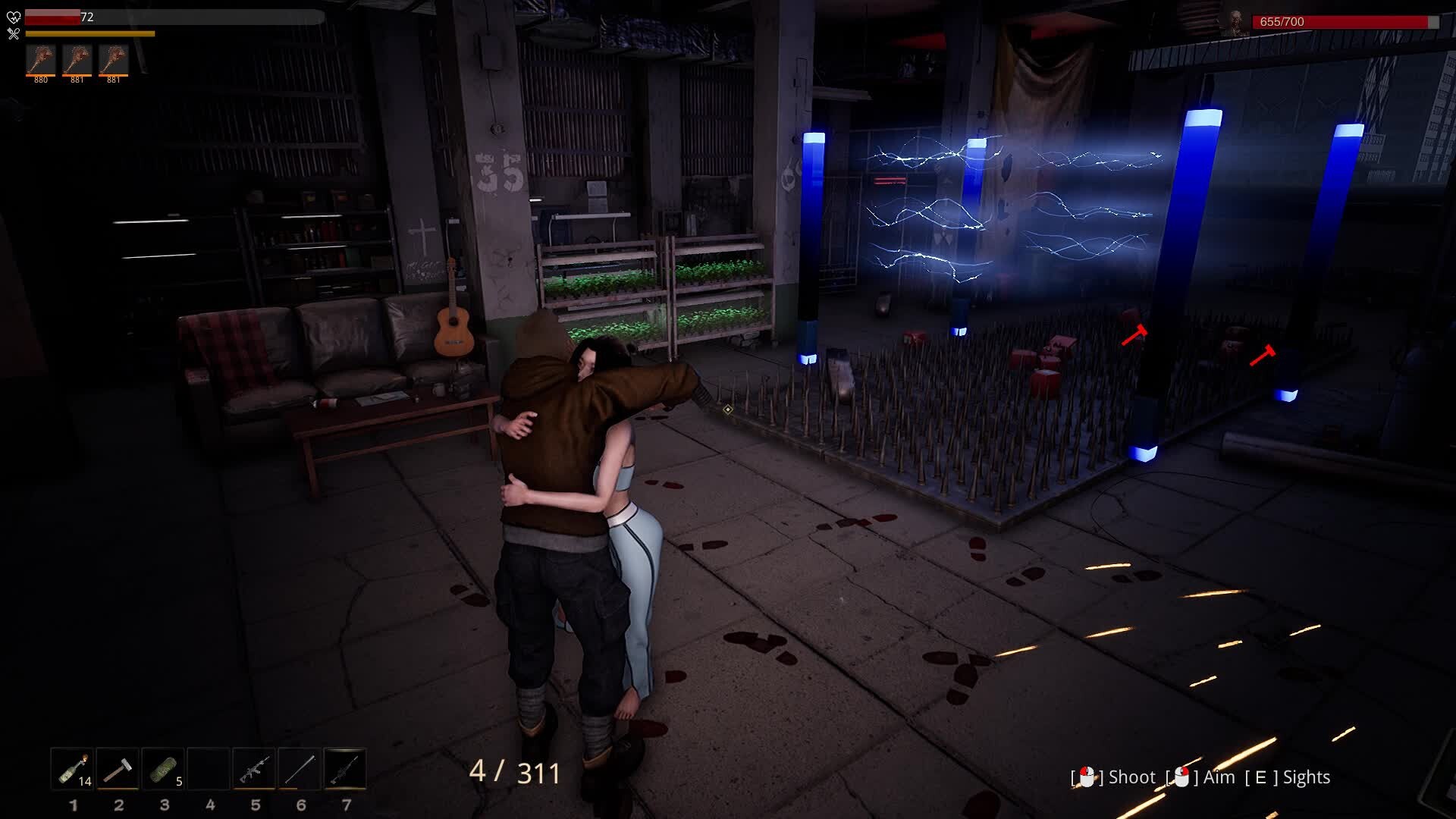
Task: Switch to the assault rifle slot
Action: click(x=255, y=769)
